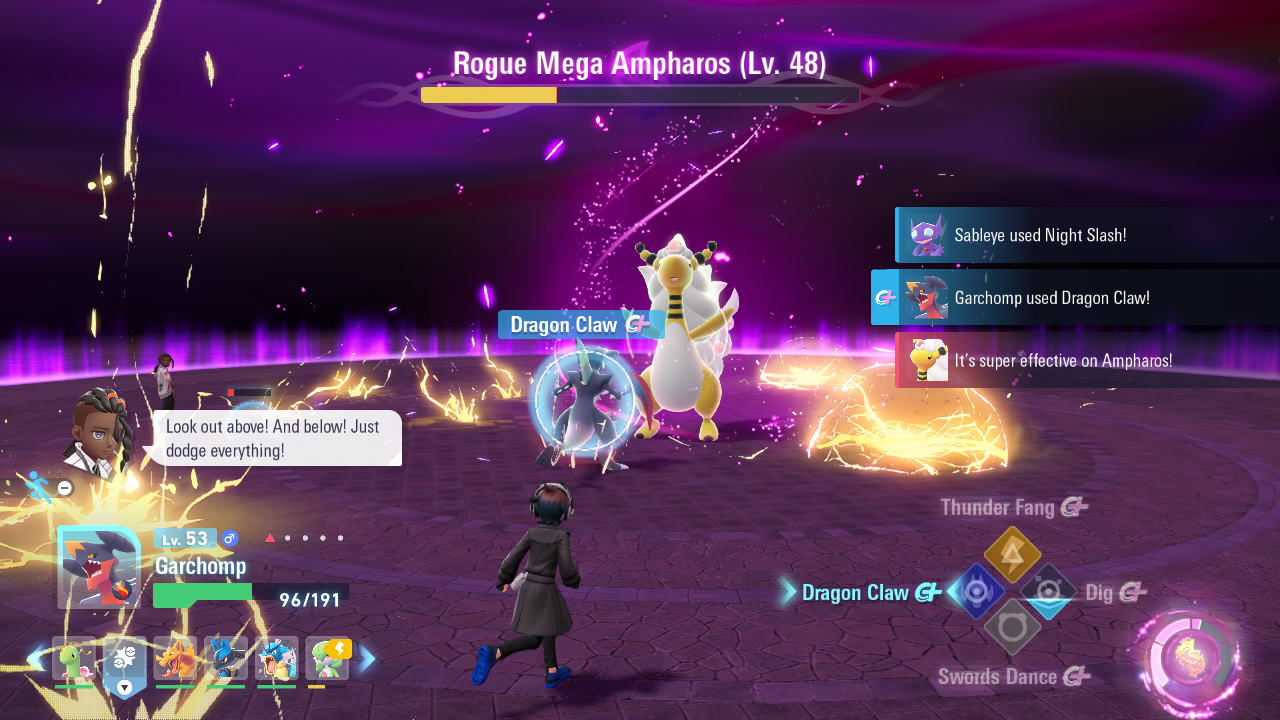Image resolution: width=1280 pixels, height=720 pixels.
Task: Select the Charizard party slot
Action: point(175,660)
